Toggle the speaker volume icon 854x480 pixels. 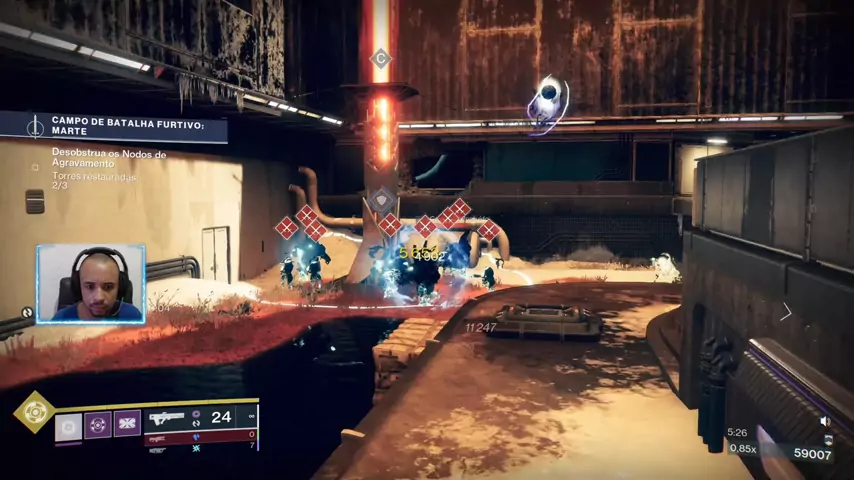tap(825, 421)
